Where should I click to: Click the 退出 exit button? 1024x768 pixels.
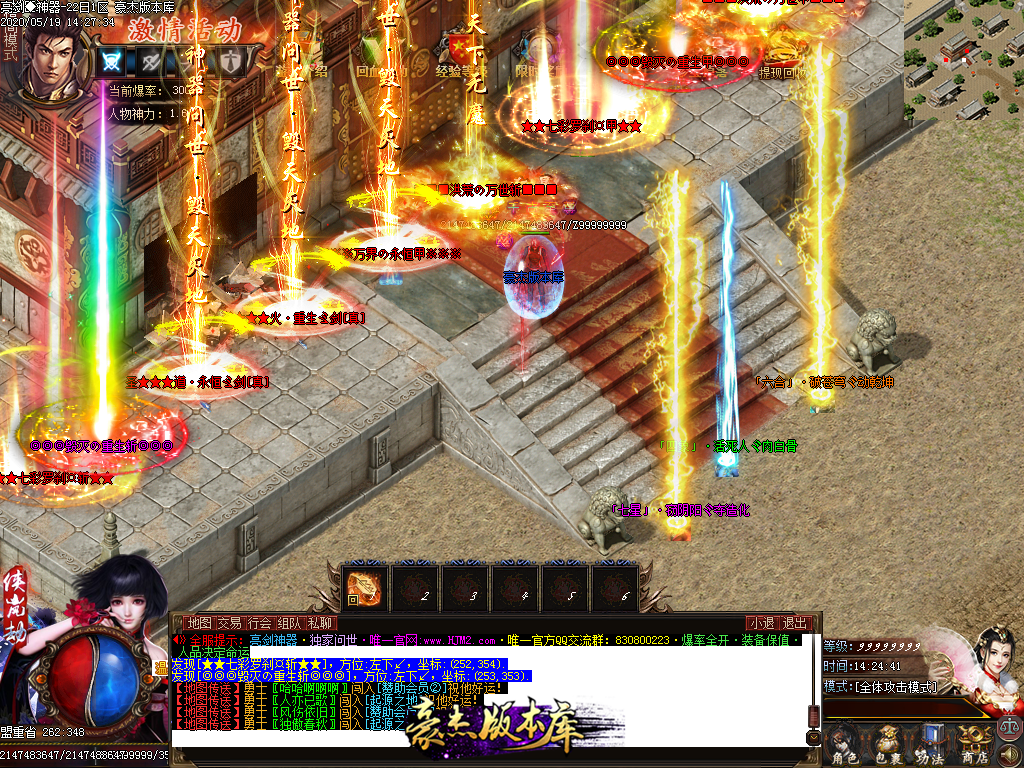click(x=794, y=623)
